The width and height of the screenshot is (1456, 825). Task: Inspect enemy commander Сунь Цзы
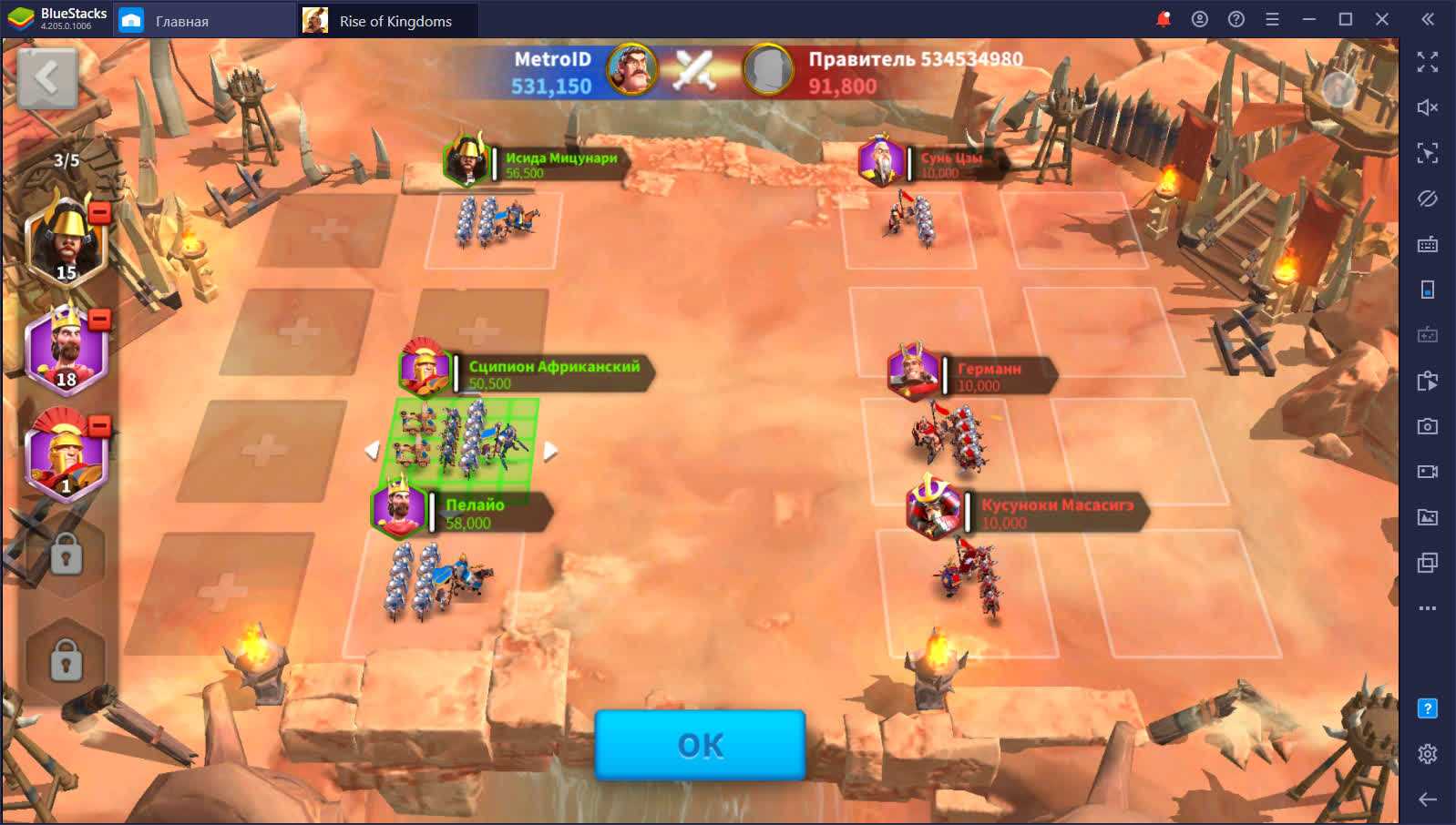881,161
